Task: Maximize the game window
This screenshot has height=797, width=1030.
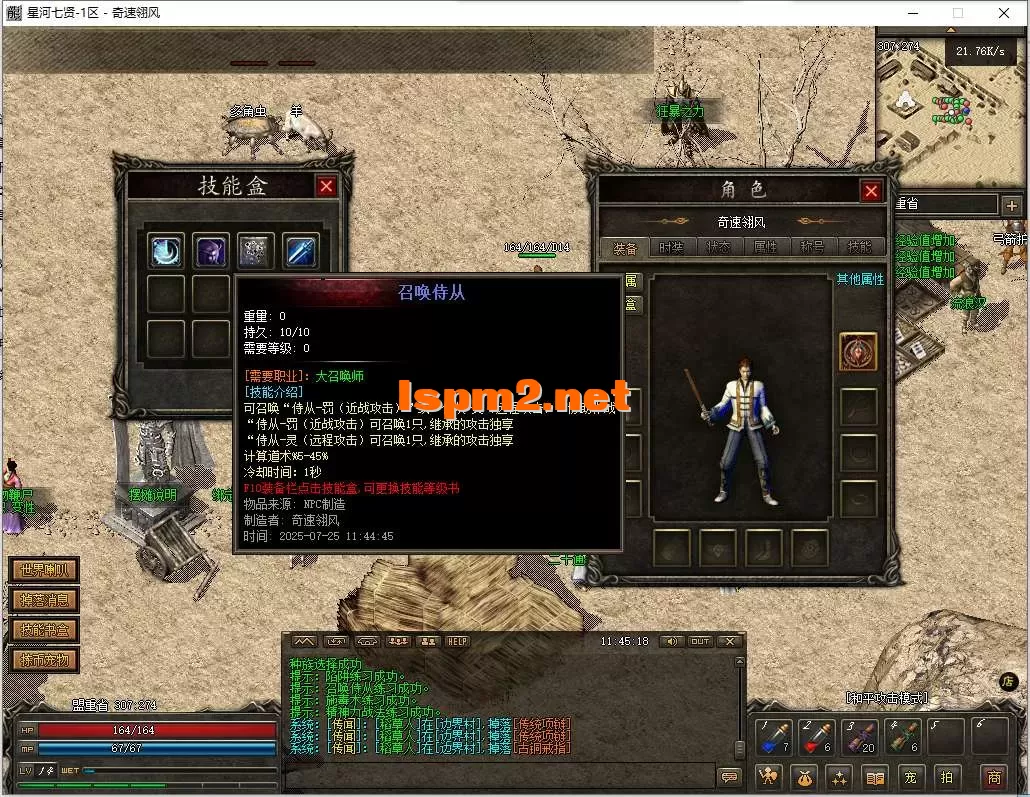Action: point(958,13)
